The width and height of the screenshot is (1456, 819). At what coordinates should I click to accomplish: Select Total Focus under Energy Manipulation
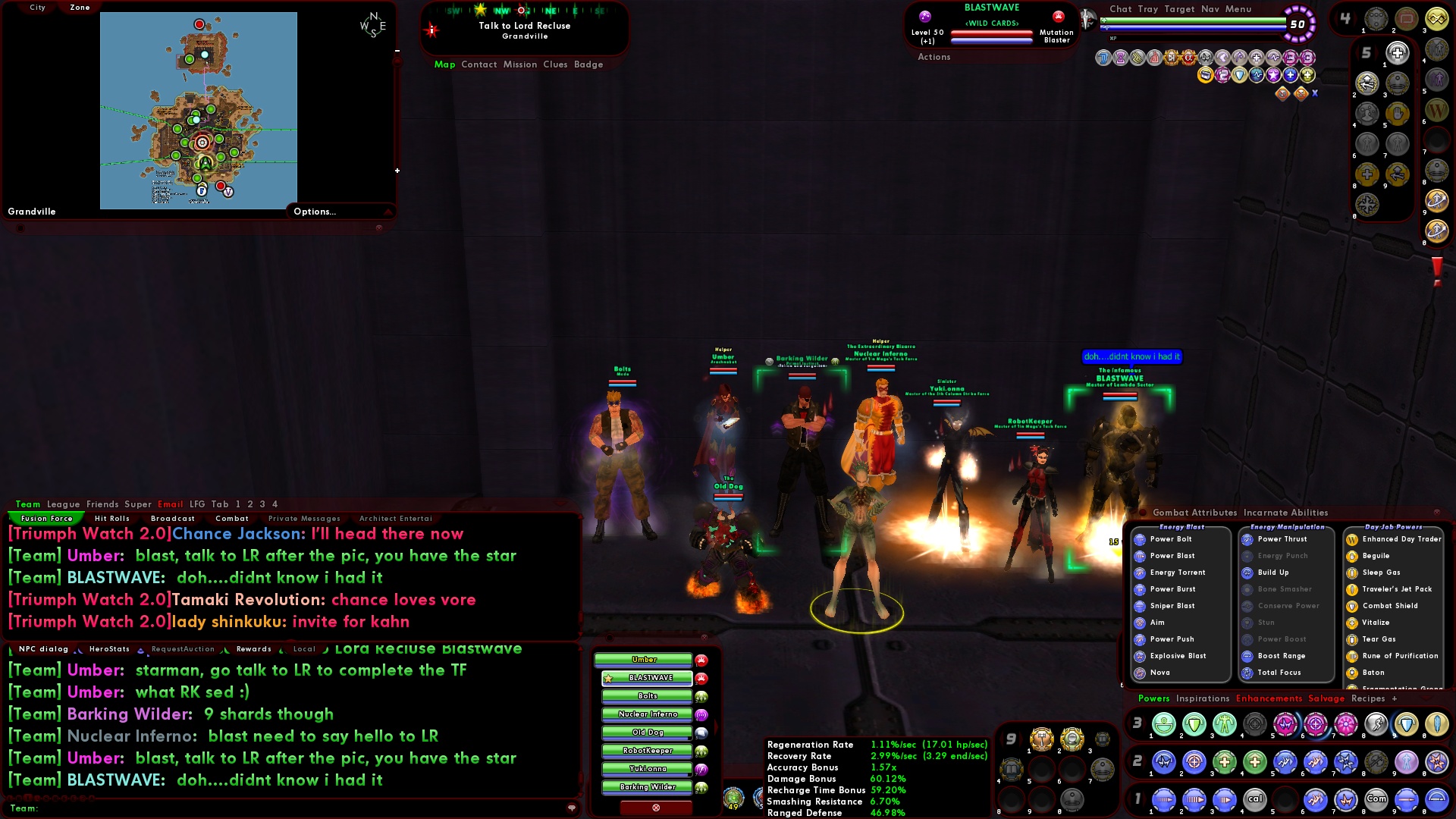(x=1280, y=672)
